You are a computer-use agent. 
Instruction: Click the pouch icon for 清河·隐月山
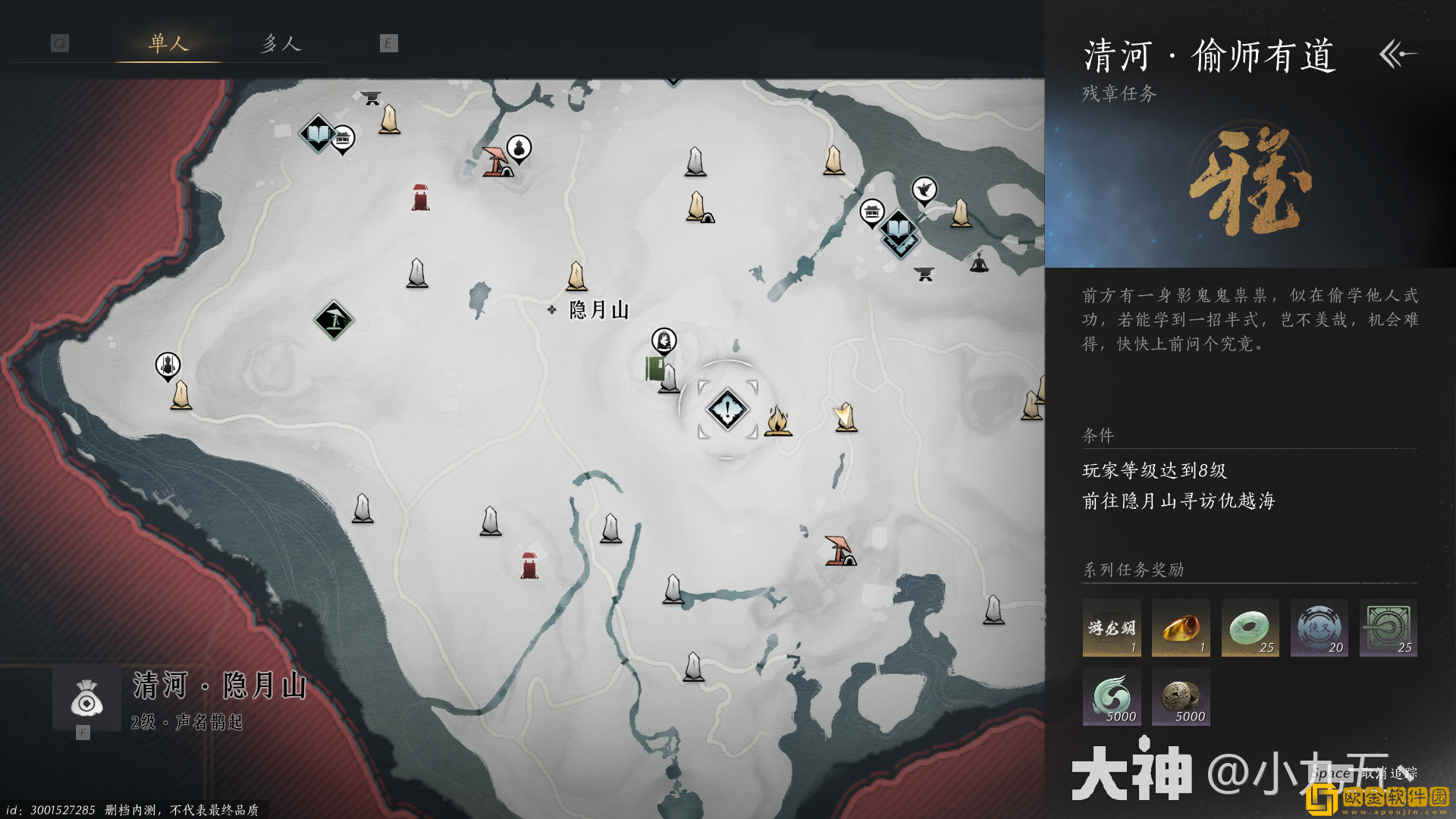coord(85,700)
